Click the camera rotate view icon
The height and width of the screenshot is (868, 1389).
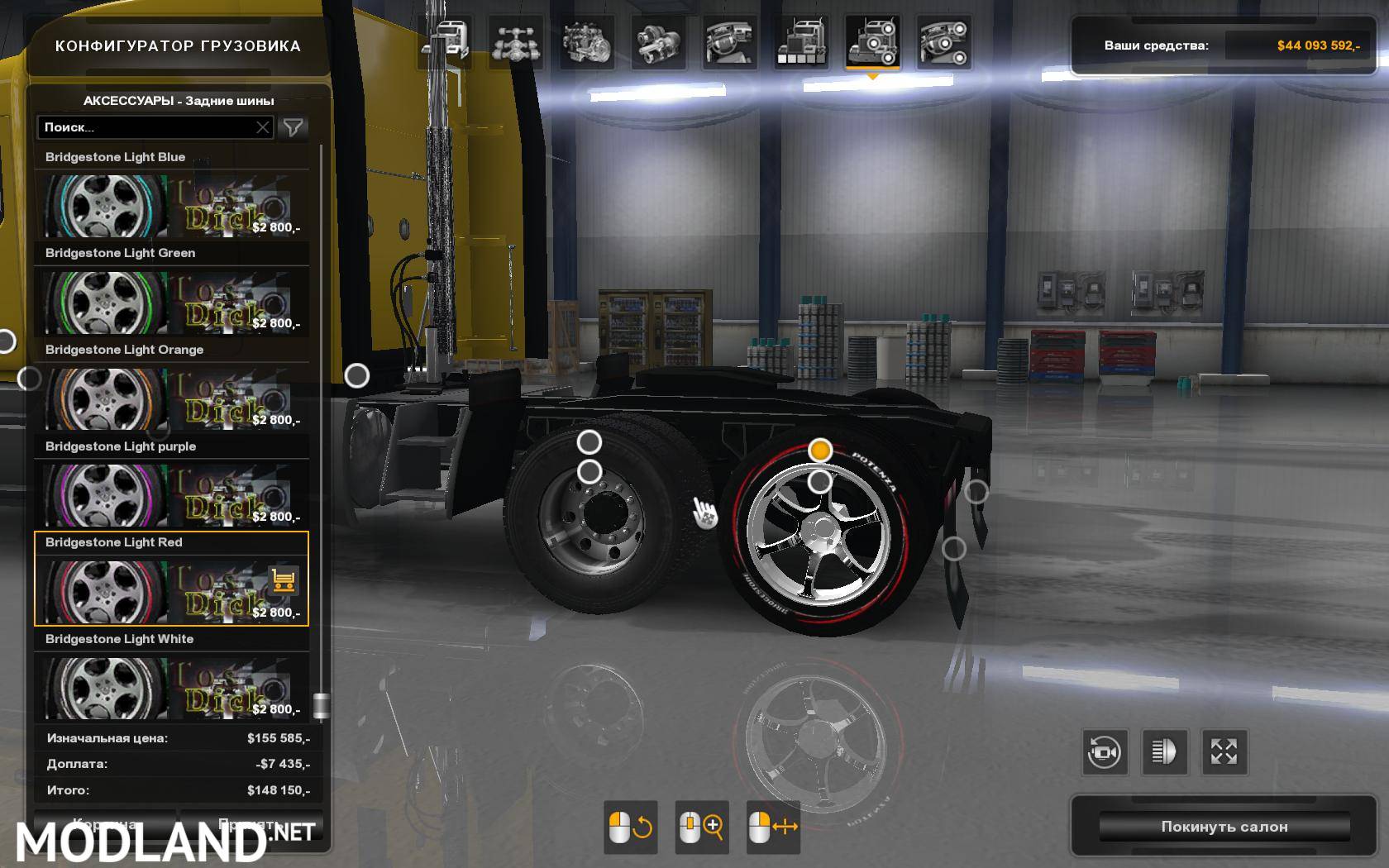coord(1103,752)
